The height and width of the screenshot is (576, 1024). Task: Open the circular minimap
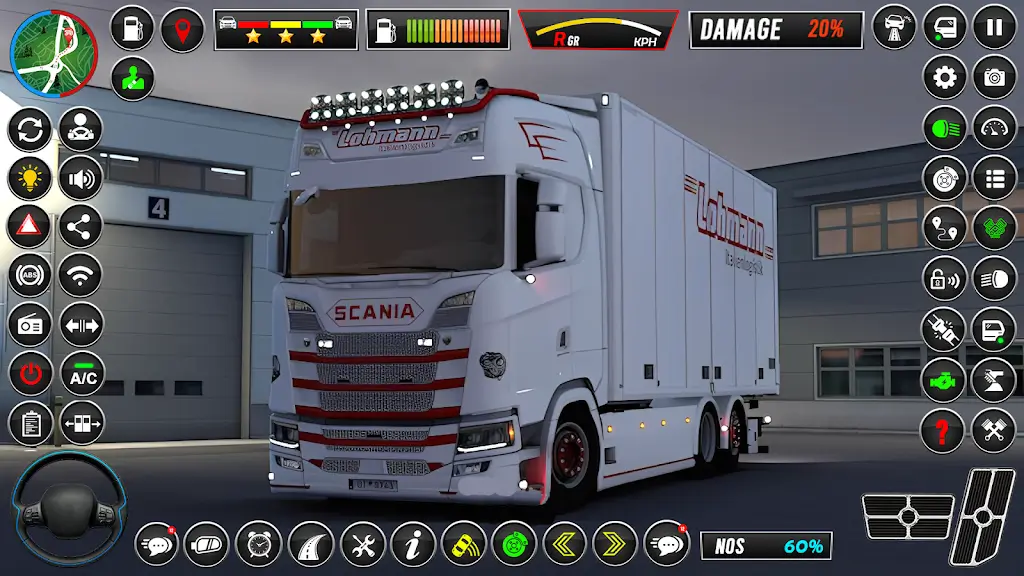pyautogui.click(x=54, y=55)
